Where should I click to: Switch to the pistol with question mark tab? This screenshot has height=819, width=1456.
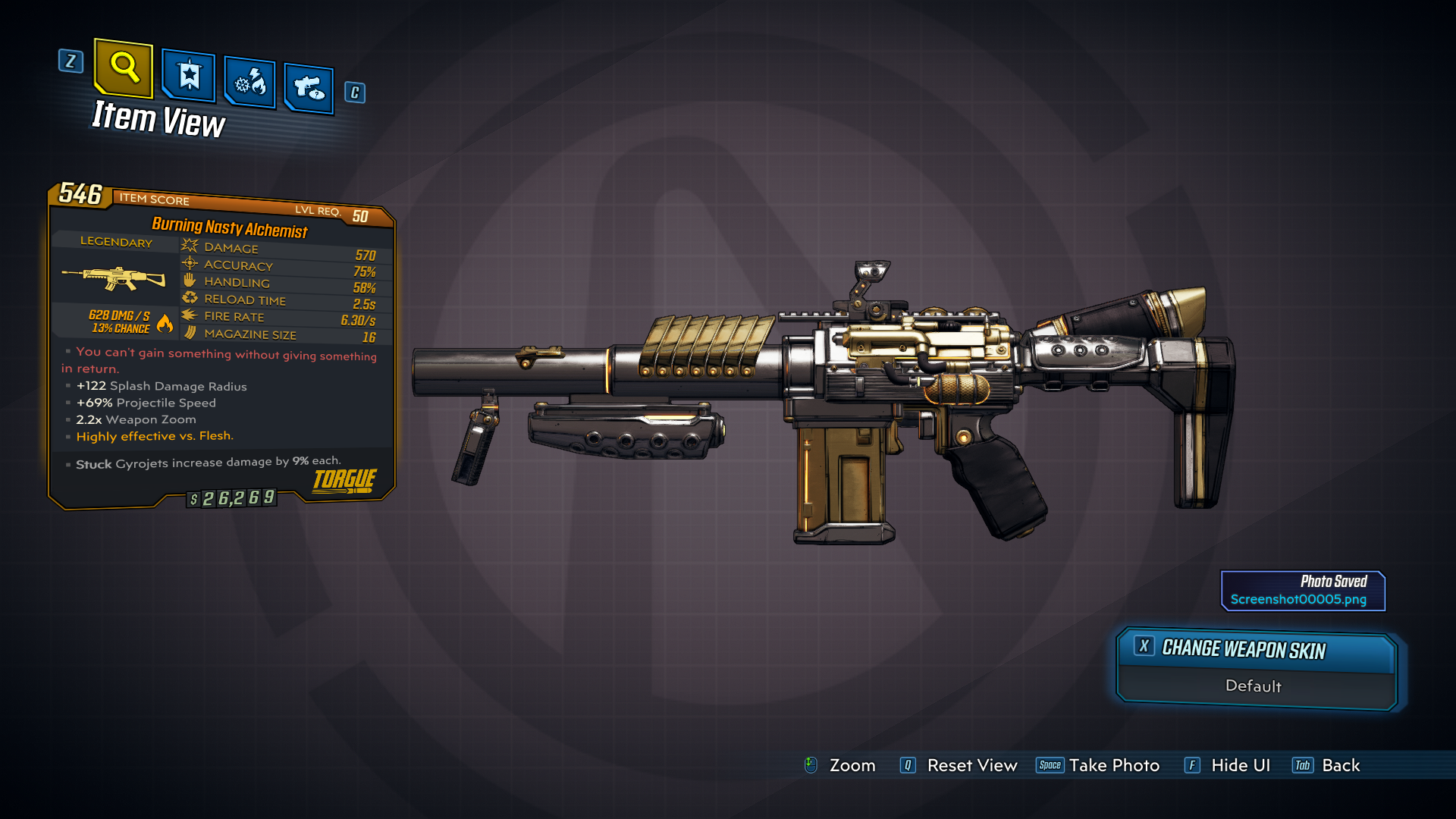click(x=309, y=88)
